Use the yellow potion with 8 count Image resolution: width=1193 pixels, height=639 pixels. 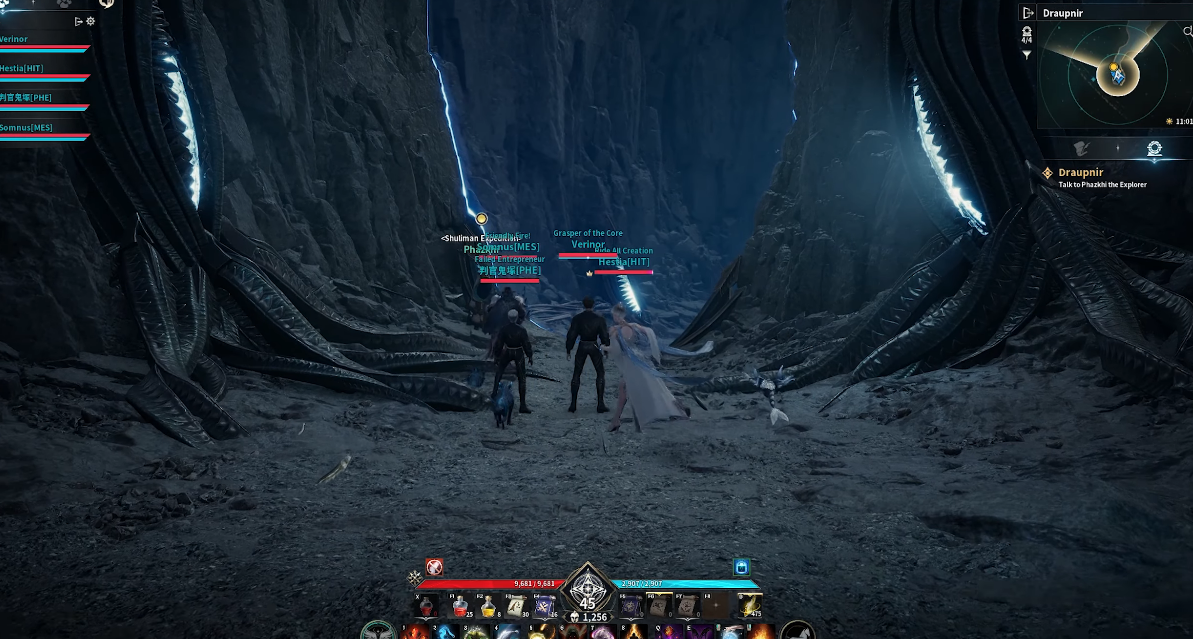point(488,605)
